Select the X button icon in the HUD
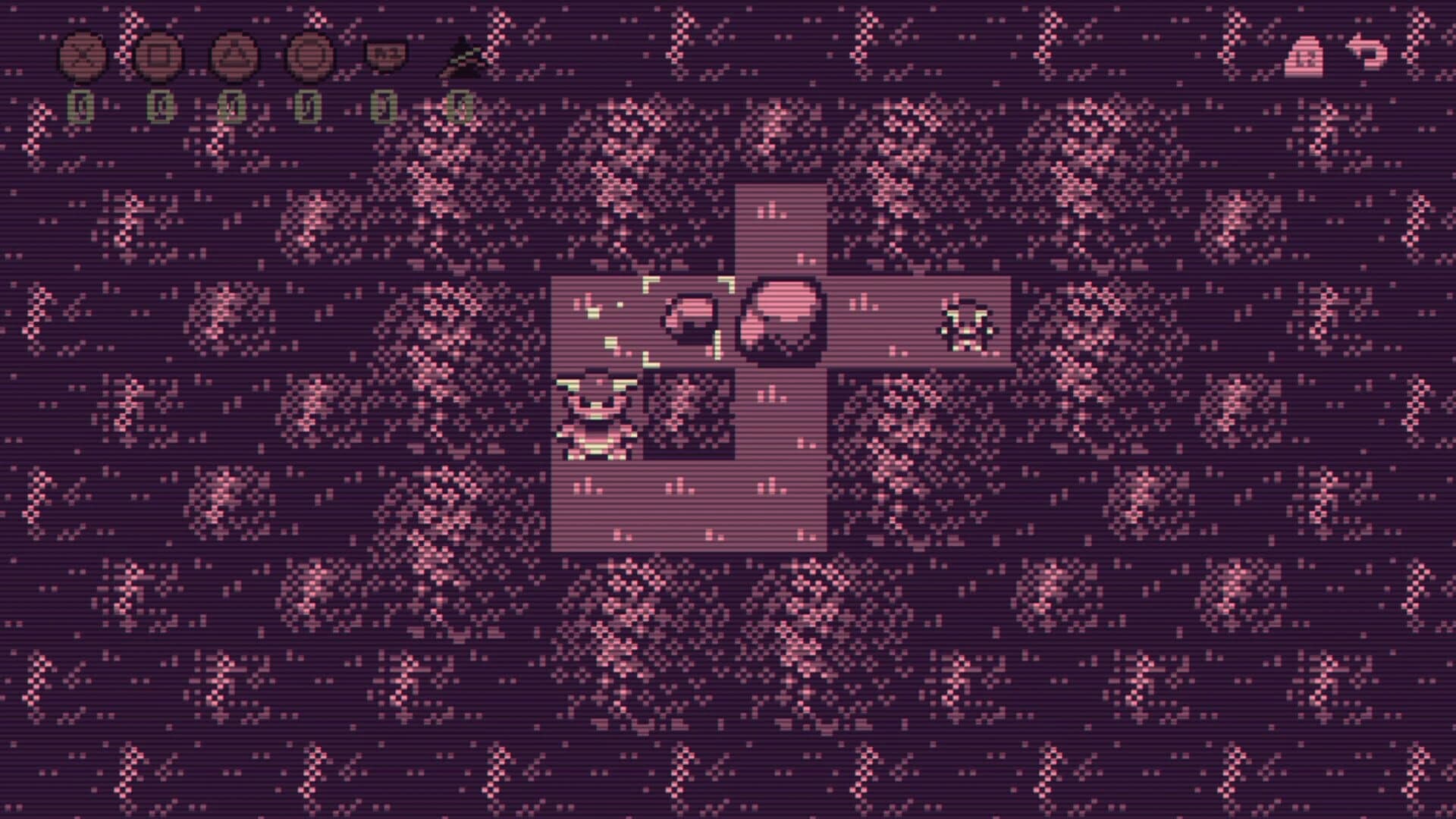This screenshot has width=1456, height=819. 83,53
